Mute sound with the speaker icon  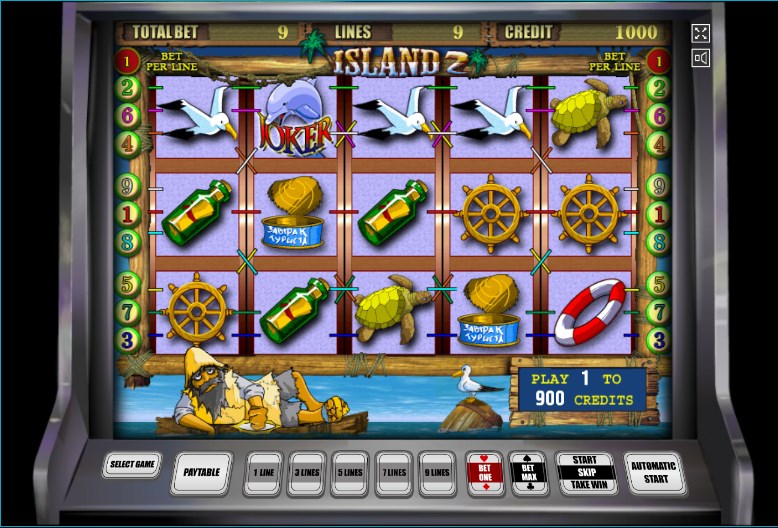(700, 58)
